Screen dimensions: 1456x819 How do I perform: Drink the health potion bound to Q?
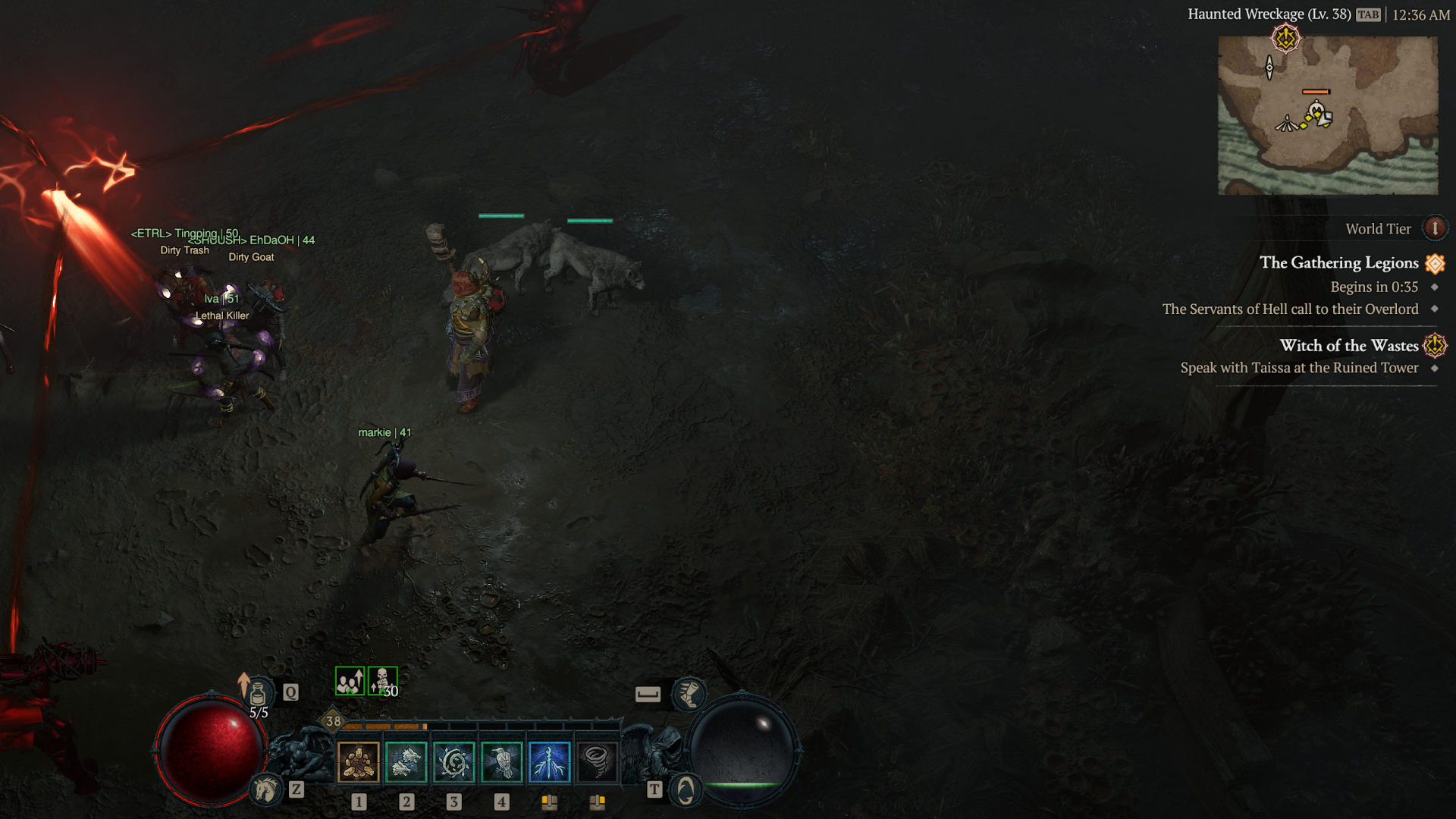pos(258,692)
